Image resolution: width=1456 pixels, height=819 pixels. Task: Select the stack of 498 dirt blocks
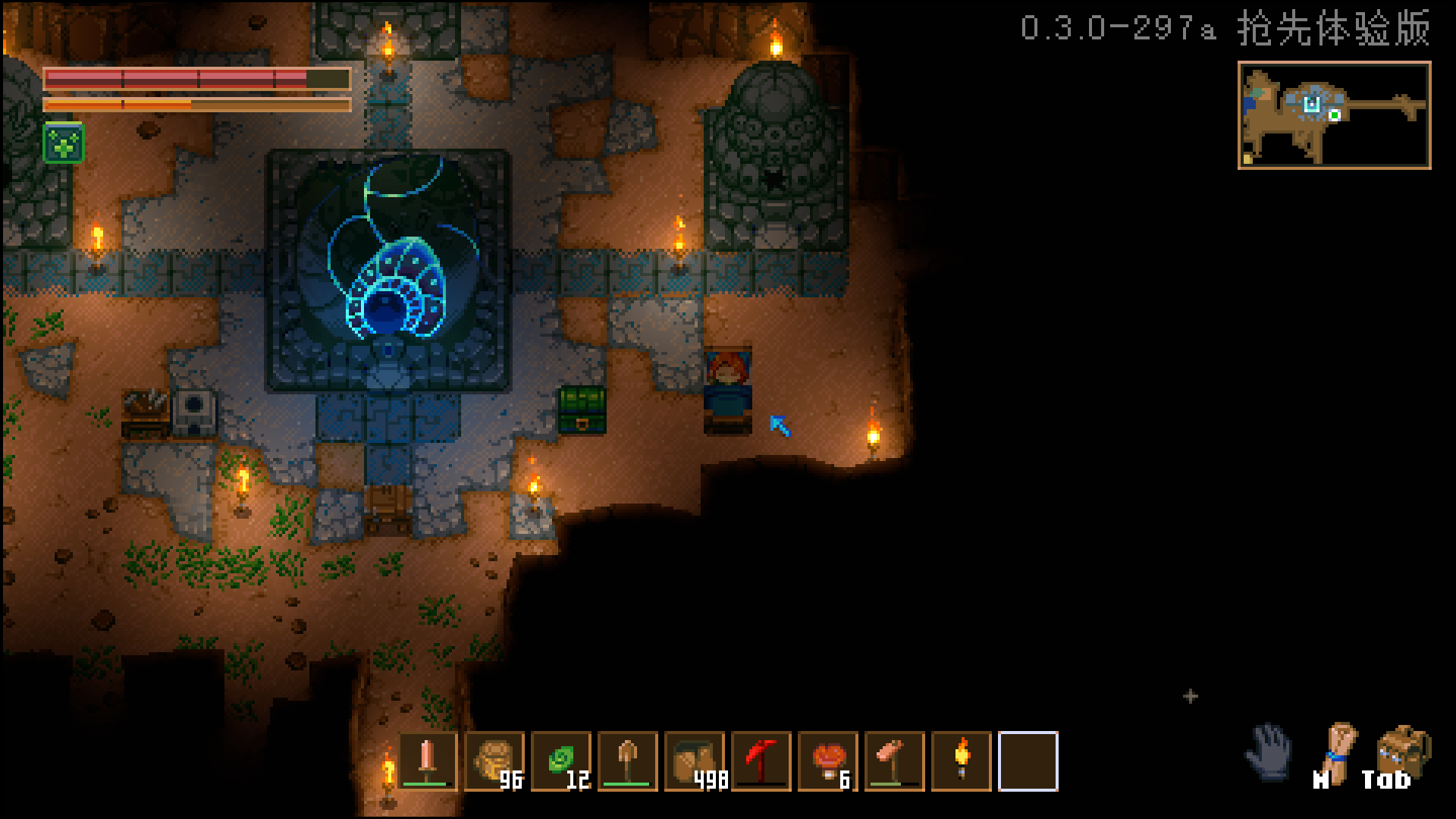click(695, 761)
